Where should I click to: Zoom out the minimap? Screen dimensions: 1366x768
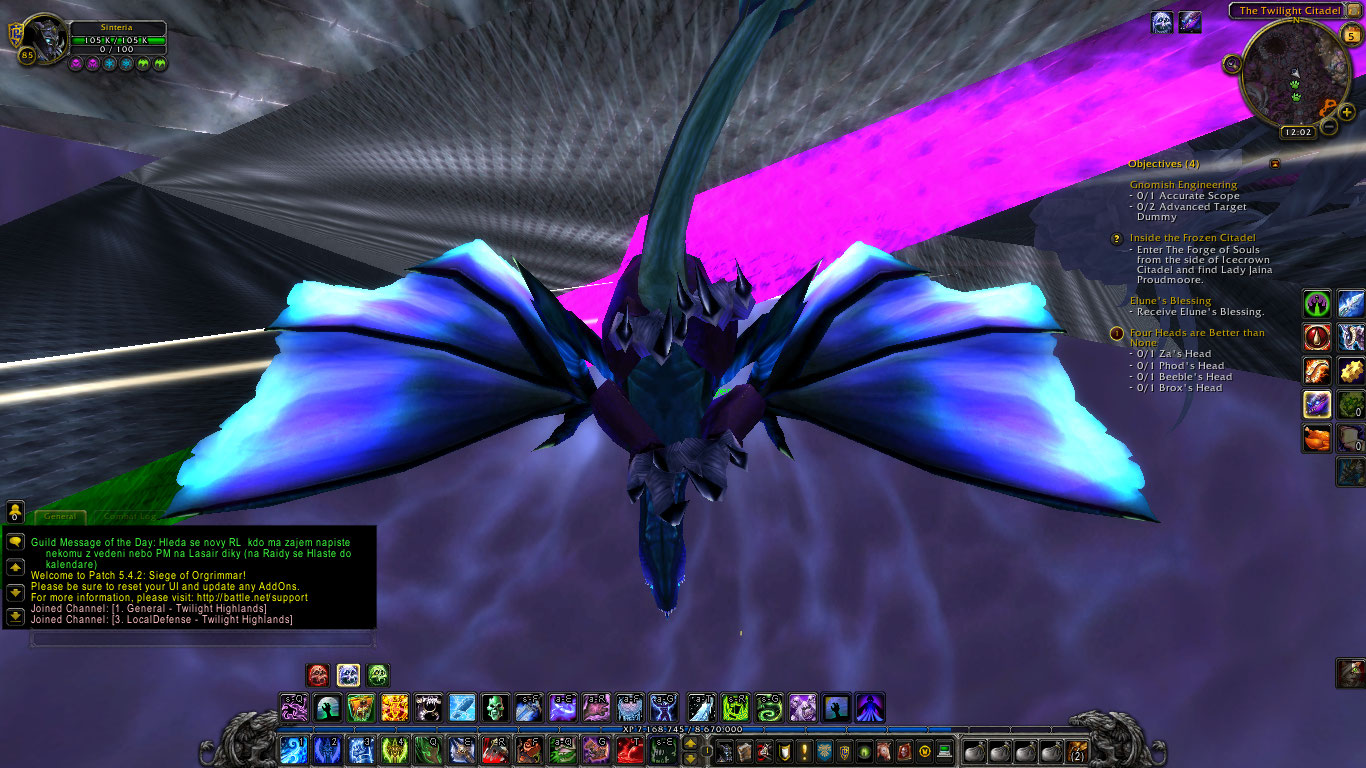point(1329,127)
